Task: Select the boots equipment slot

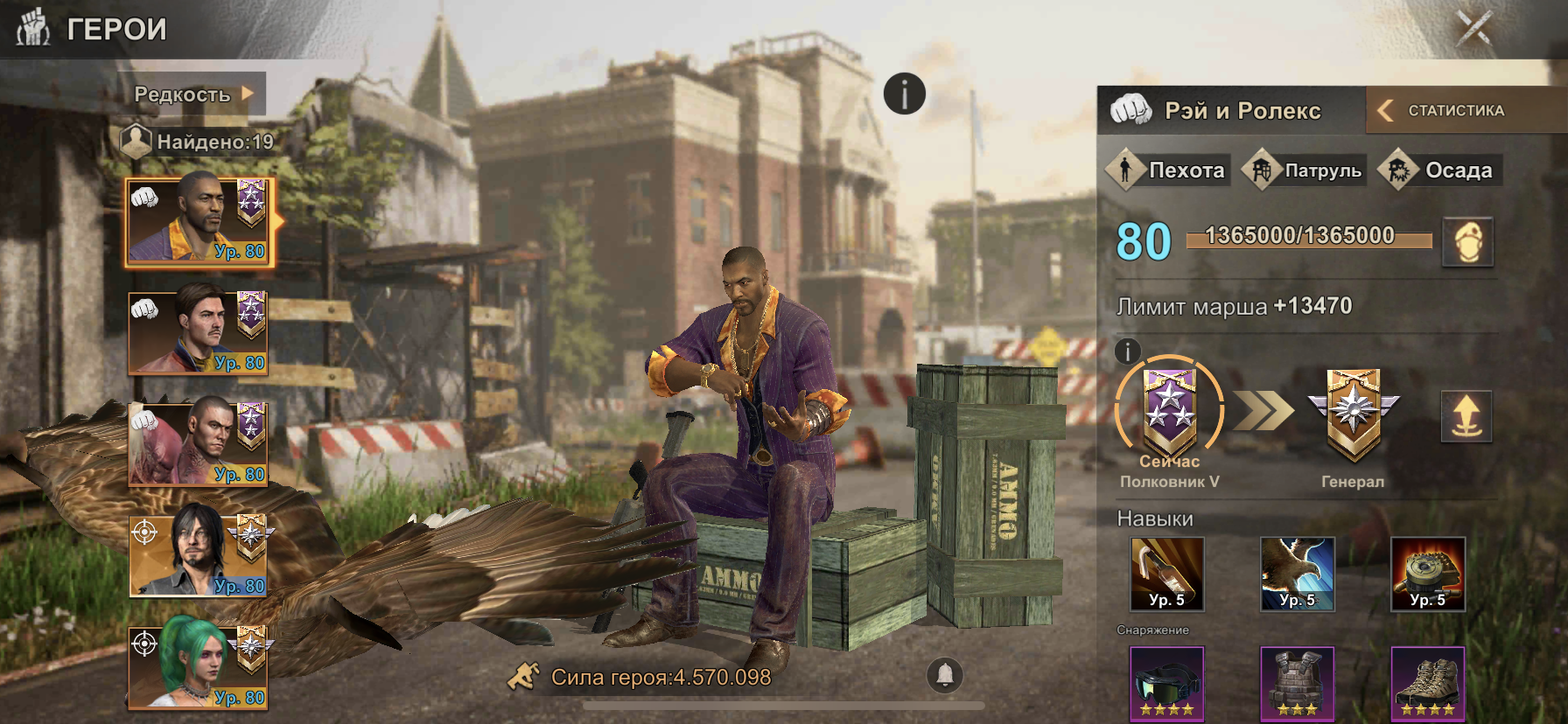Action: click(1428, 684)
